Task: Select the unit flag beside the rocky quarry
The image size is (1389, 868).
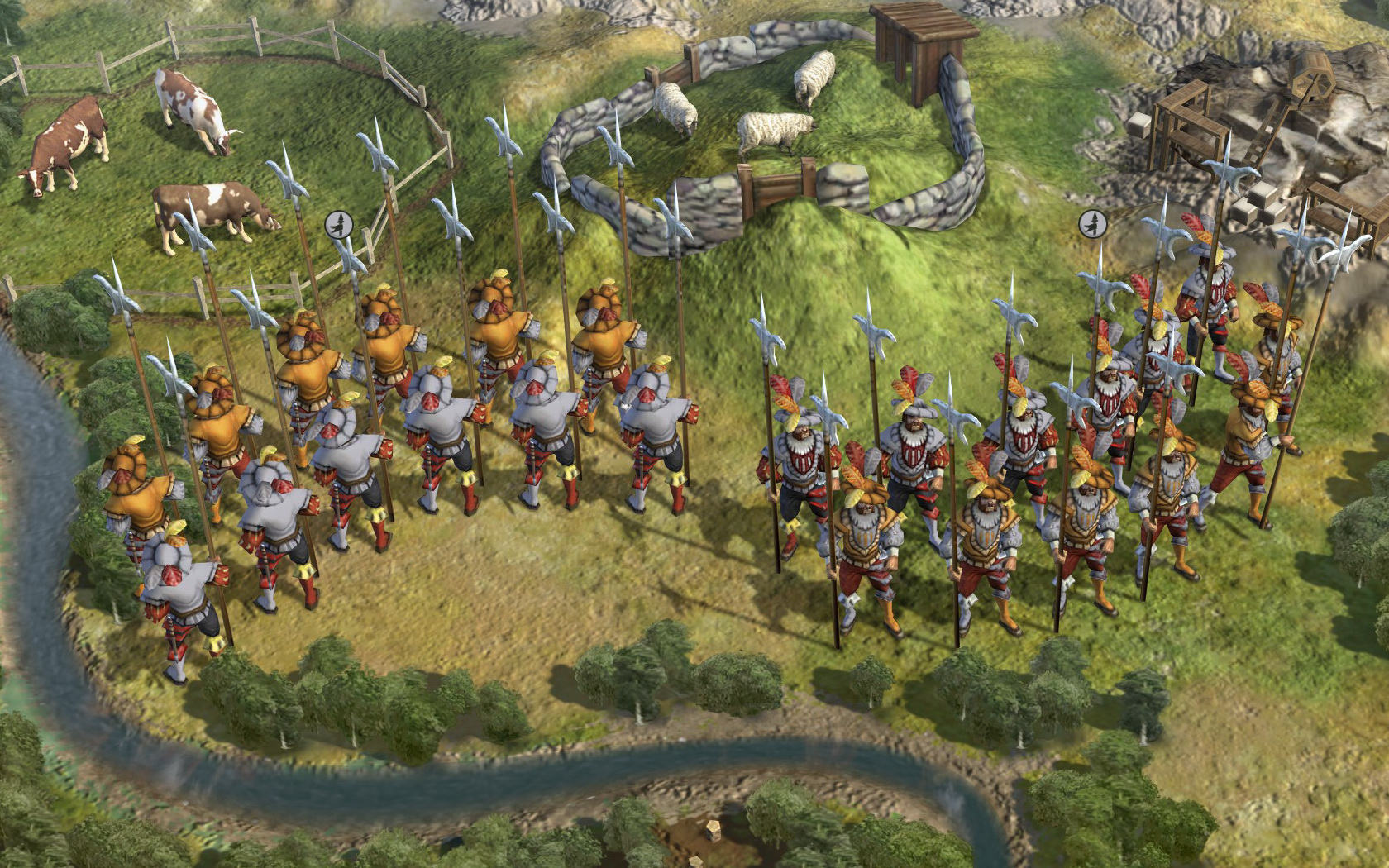Action: pos(1092,223)
